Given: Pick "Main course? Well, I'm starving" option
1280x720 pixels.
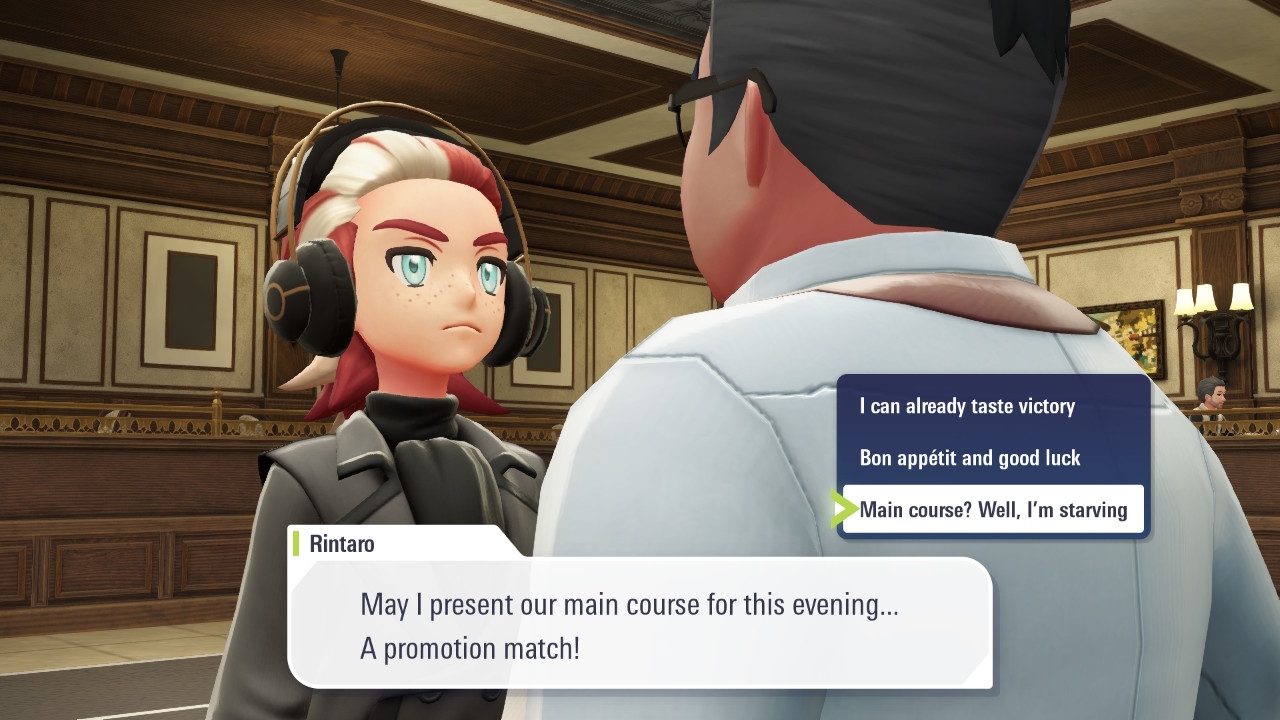Looking at the screenshot, I should (993, 510).
